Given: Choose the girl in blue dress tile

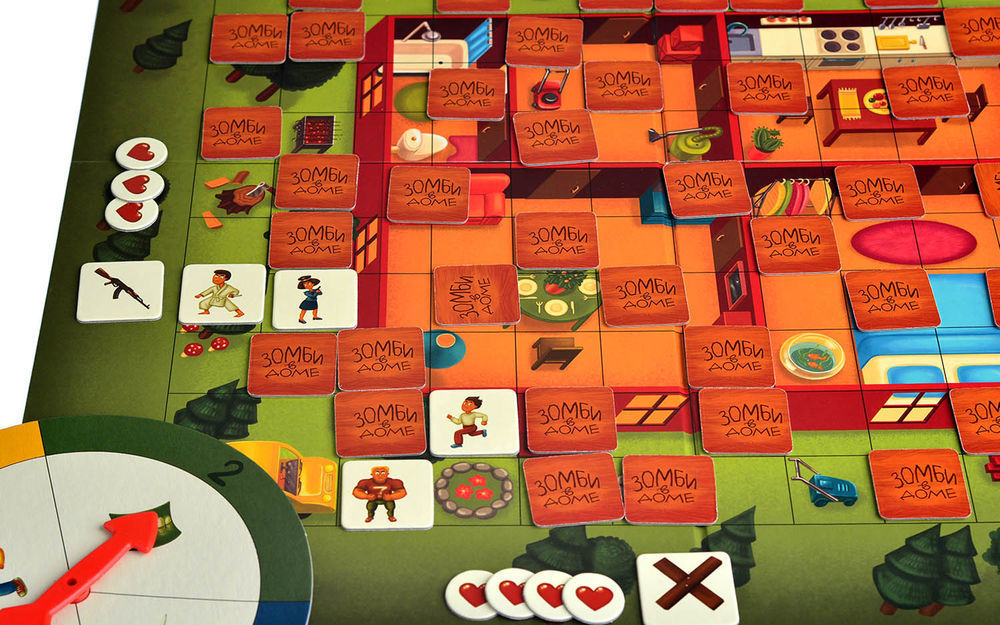Looking at the screenshot, I should [x=314, y=298].
